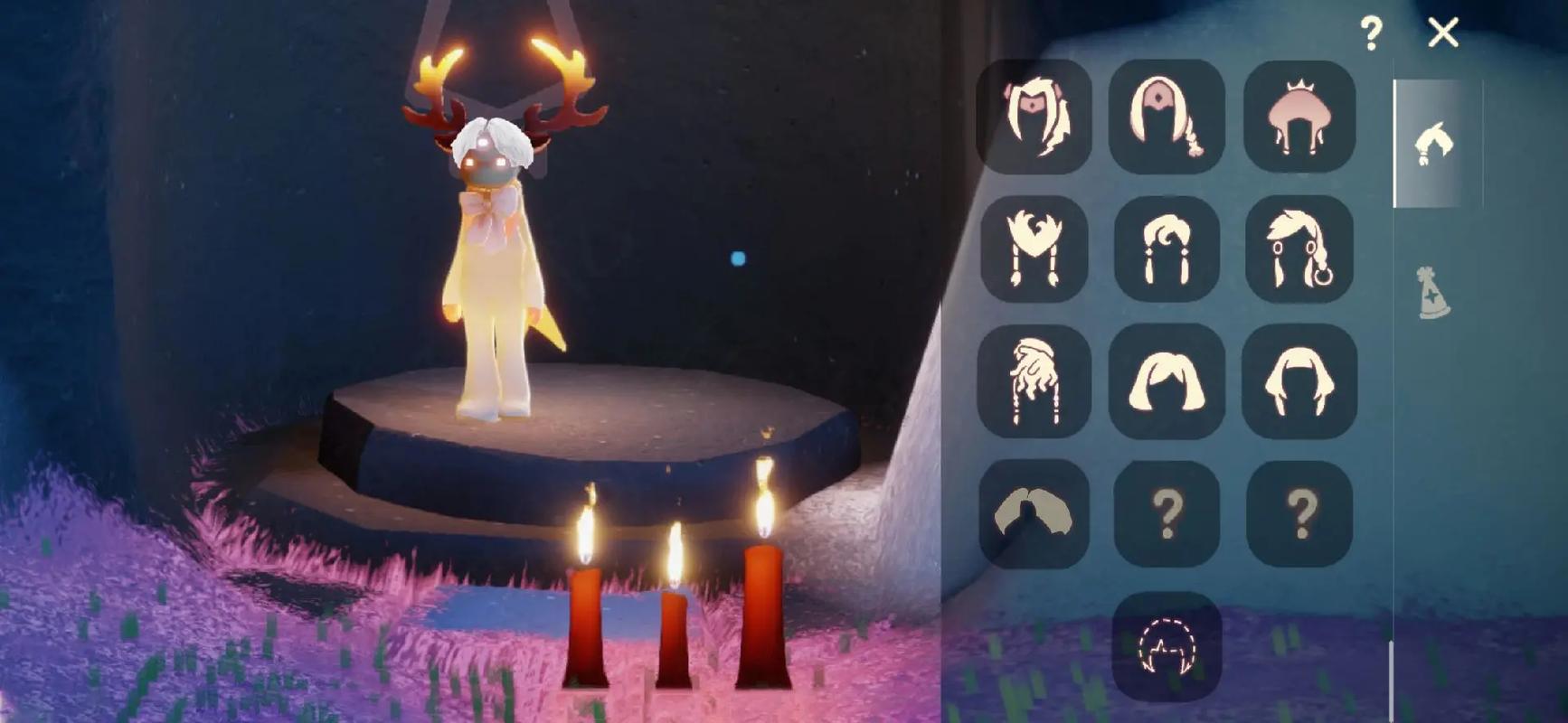
Task: Select the darker center-parted swept hairstyle
Action: coord(1034,513)
